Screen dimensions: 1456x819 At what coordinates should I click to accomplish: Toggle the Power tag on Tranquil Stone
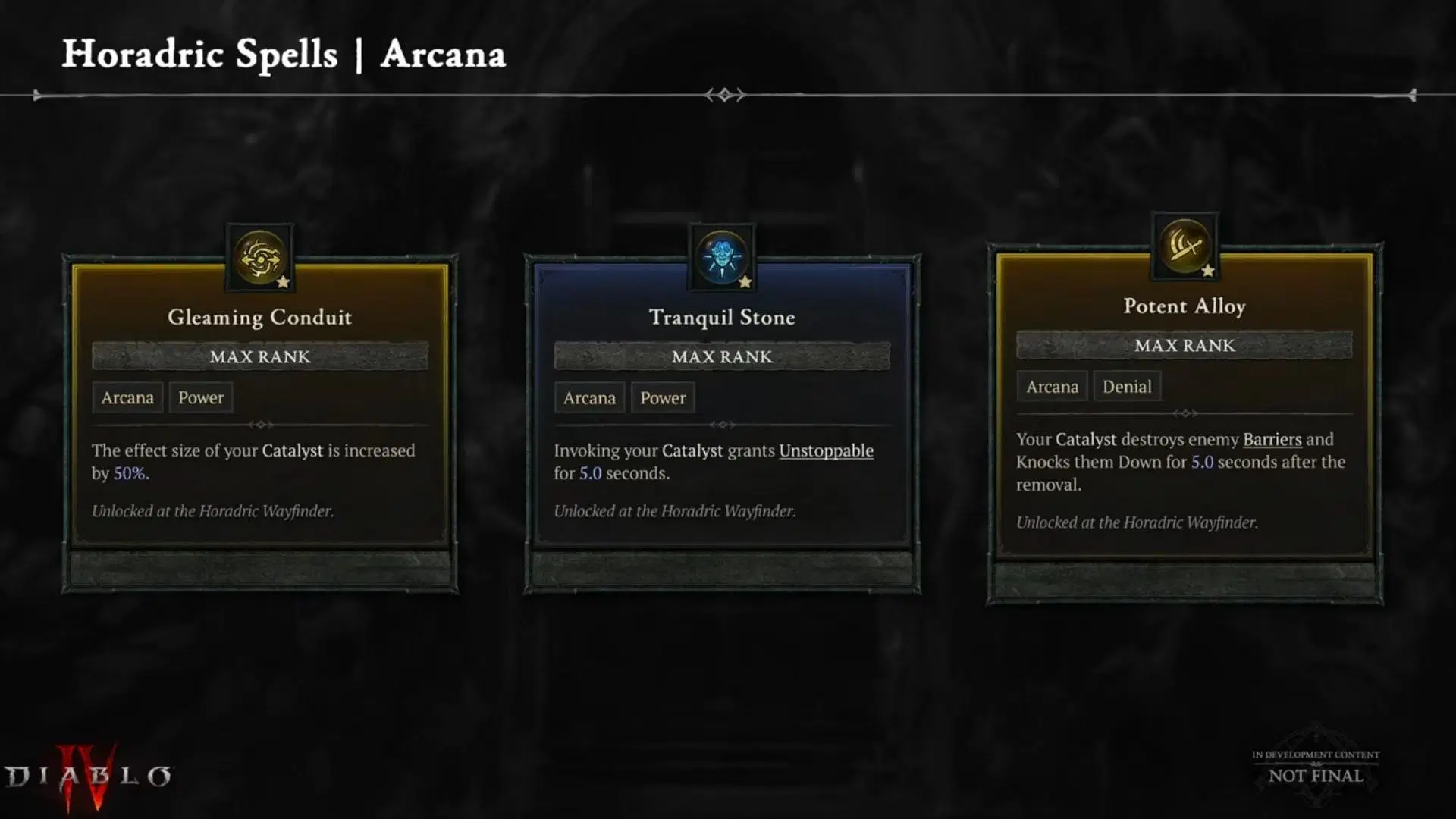[662, 397]
